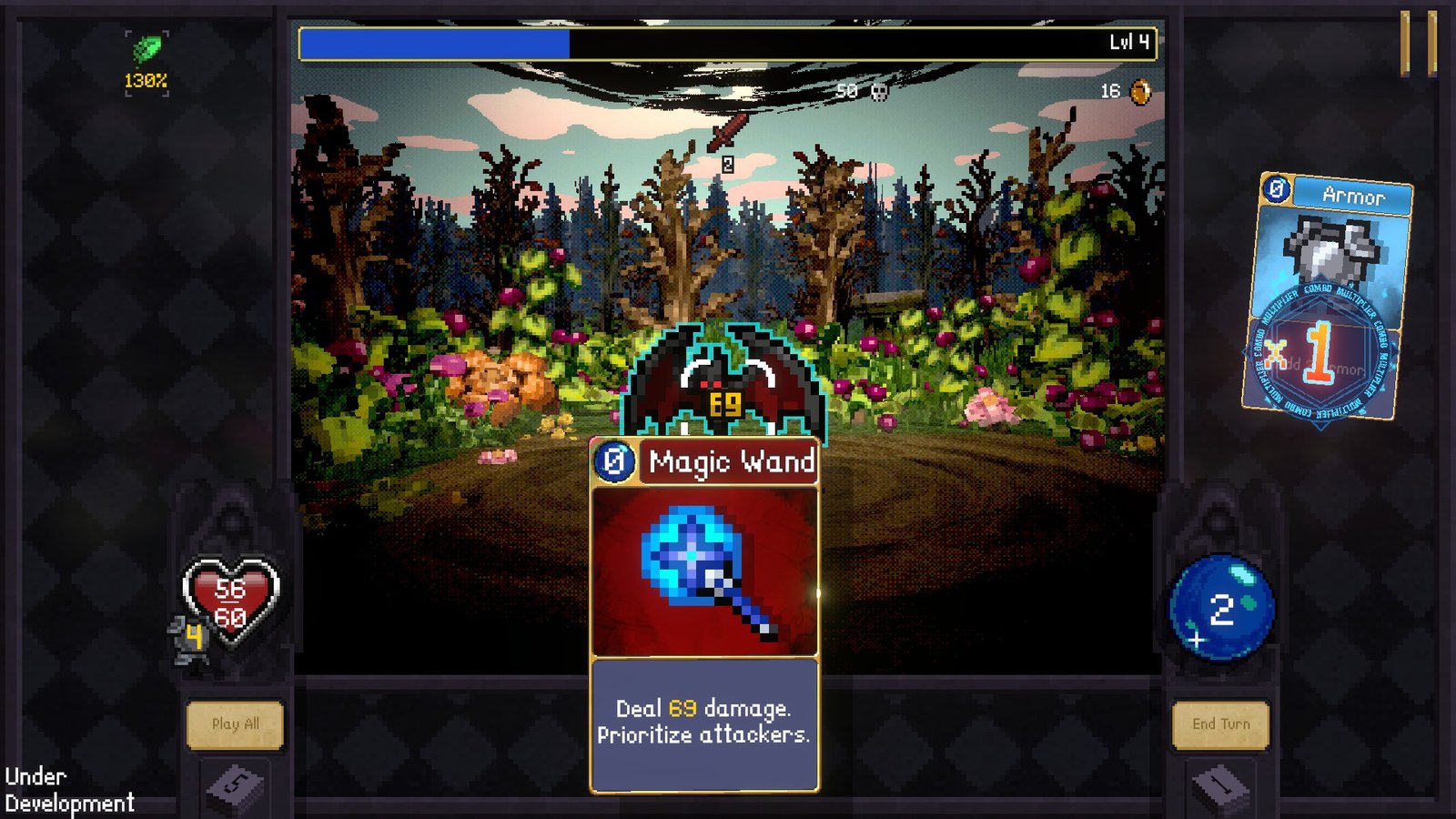This screenshot has height=819, width=1456.
Task: Click the grey armor token showing 4
Action: point(194,637)
